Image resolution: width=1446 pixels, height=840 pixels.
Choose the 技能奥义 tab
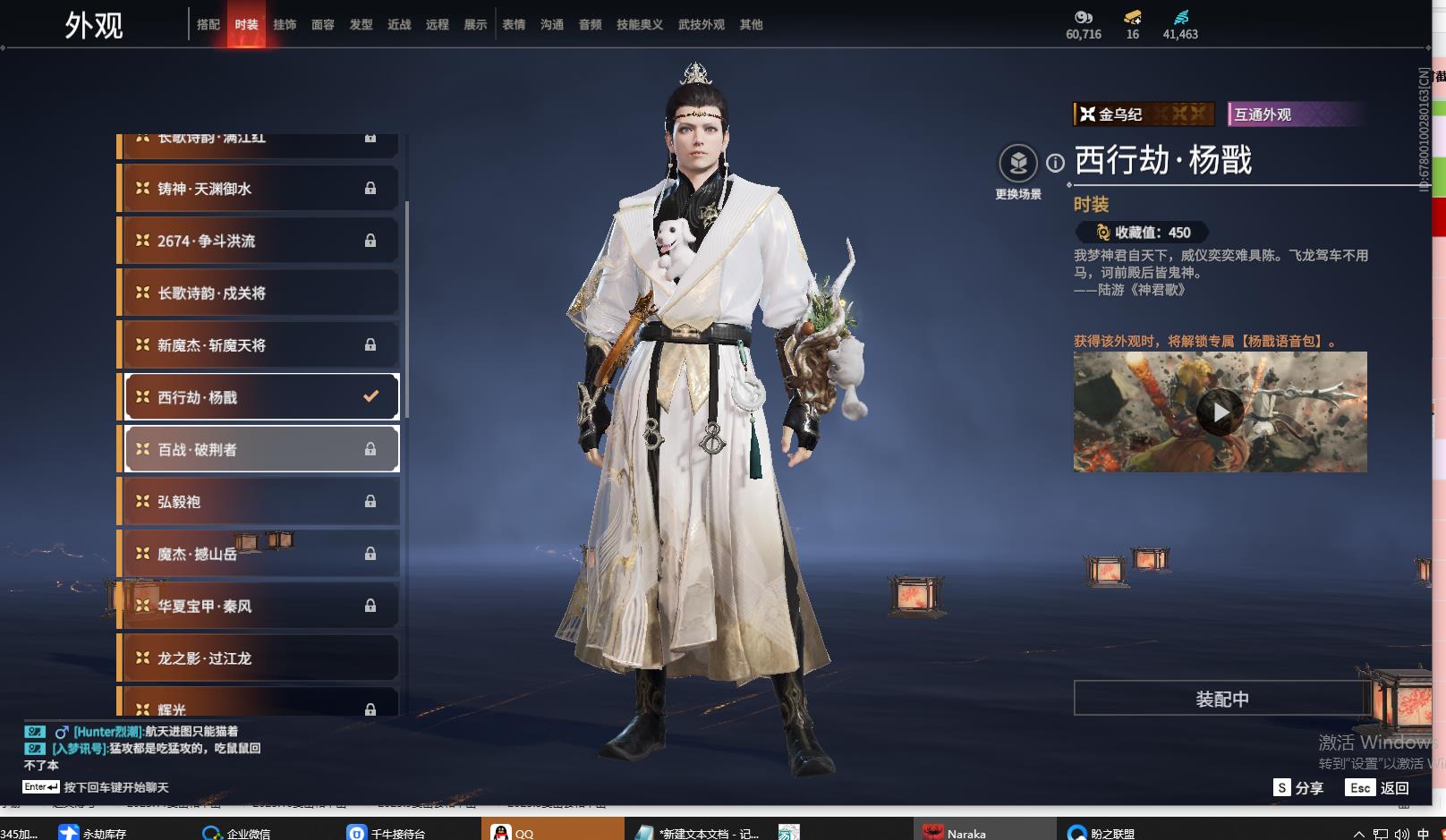[639, 25]
